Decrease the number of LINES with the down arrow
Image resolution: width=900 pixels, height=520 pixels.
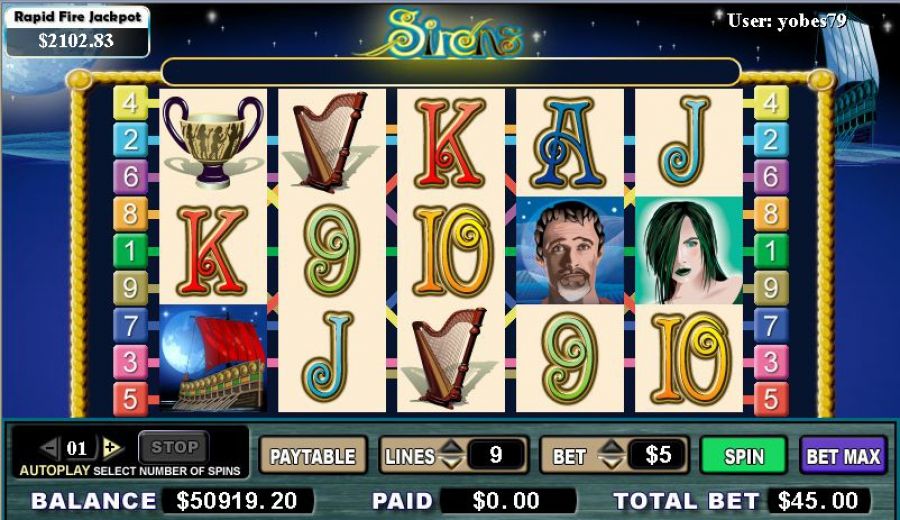451,464
